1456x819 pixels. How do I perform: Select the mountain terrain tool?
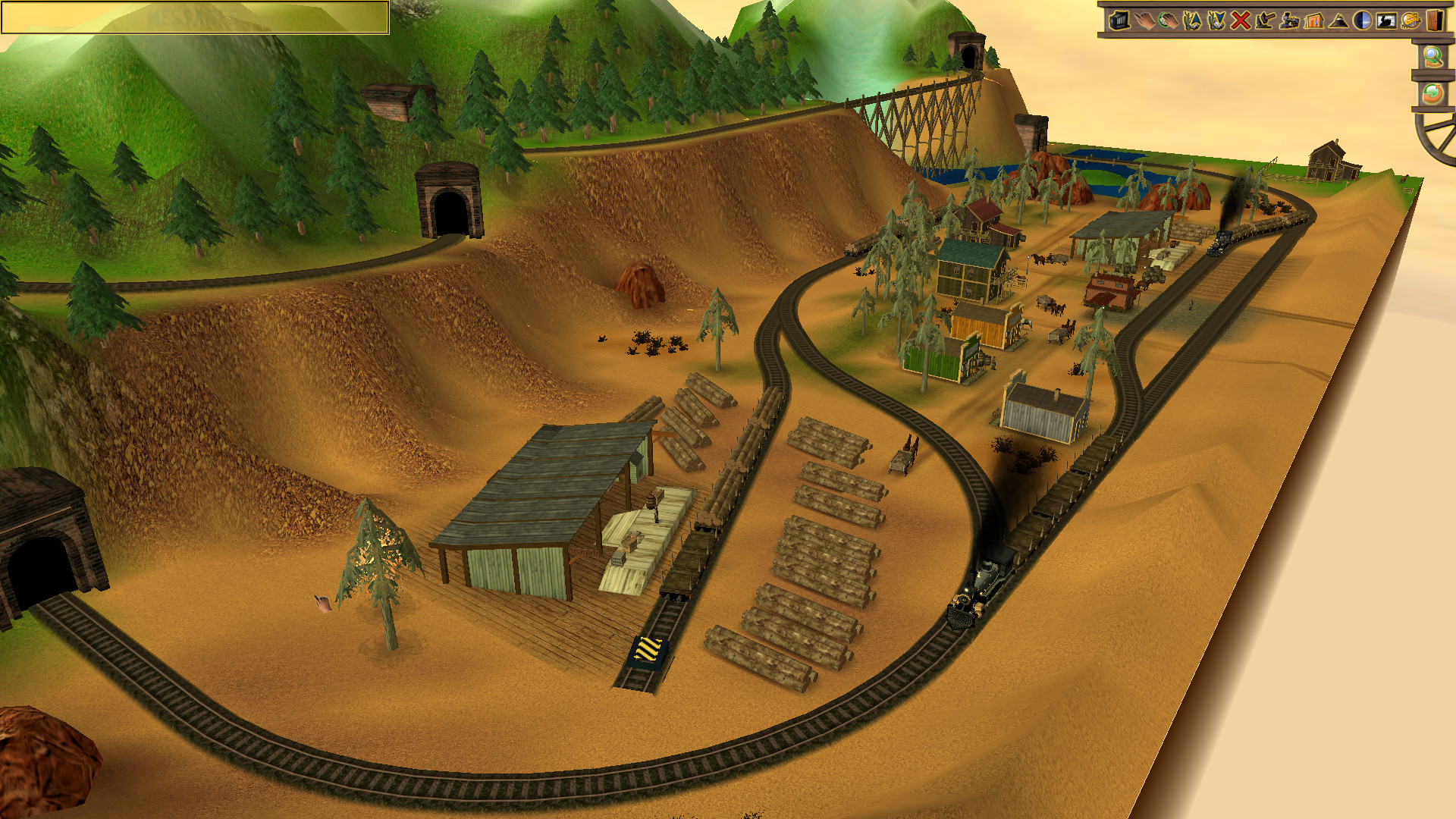(1337, 21)
